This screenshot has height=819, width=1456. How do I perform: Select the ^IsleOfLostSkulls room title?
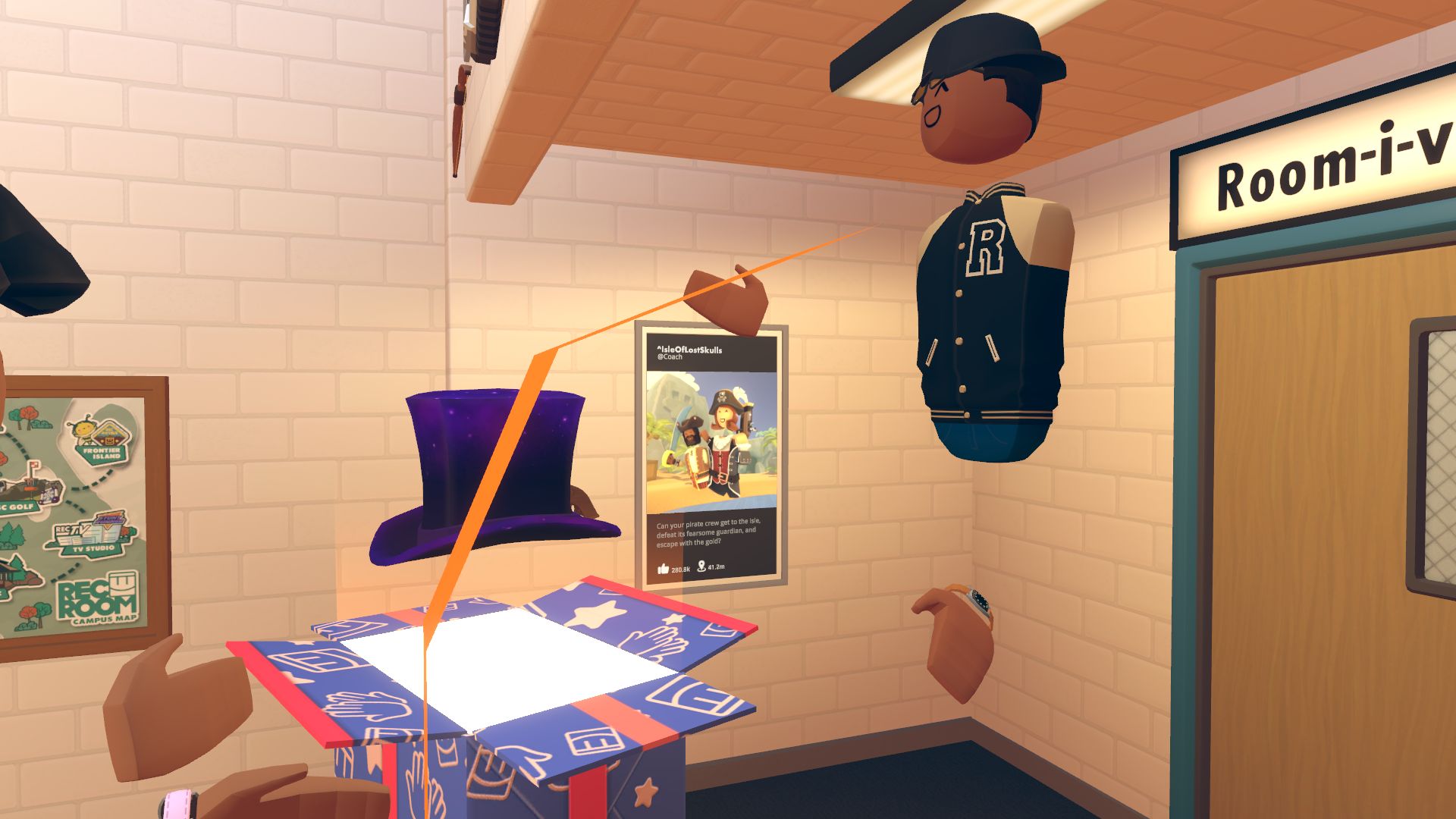tap(690, 350)
